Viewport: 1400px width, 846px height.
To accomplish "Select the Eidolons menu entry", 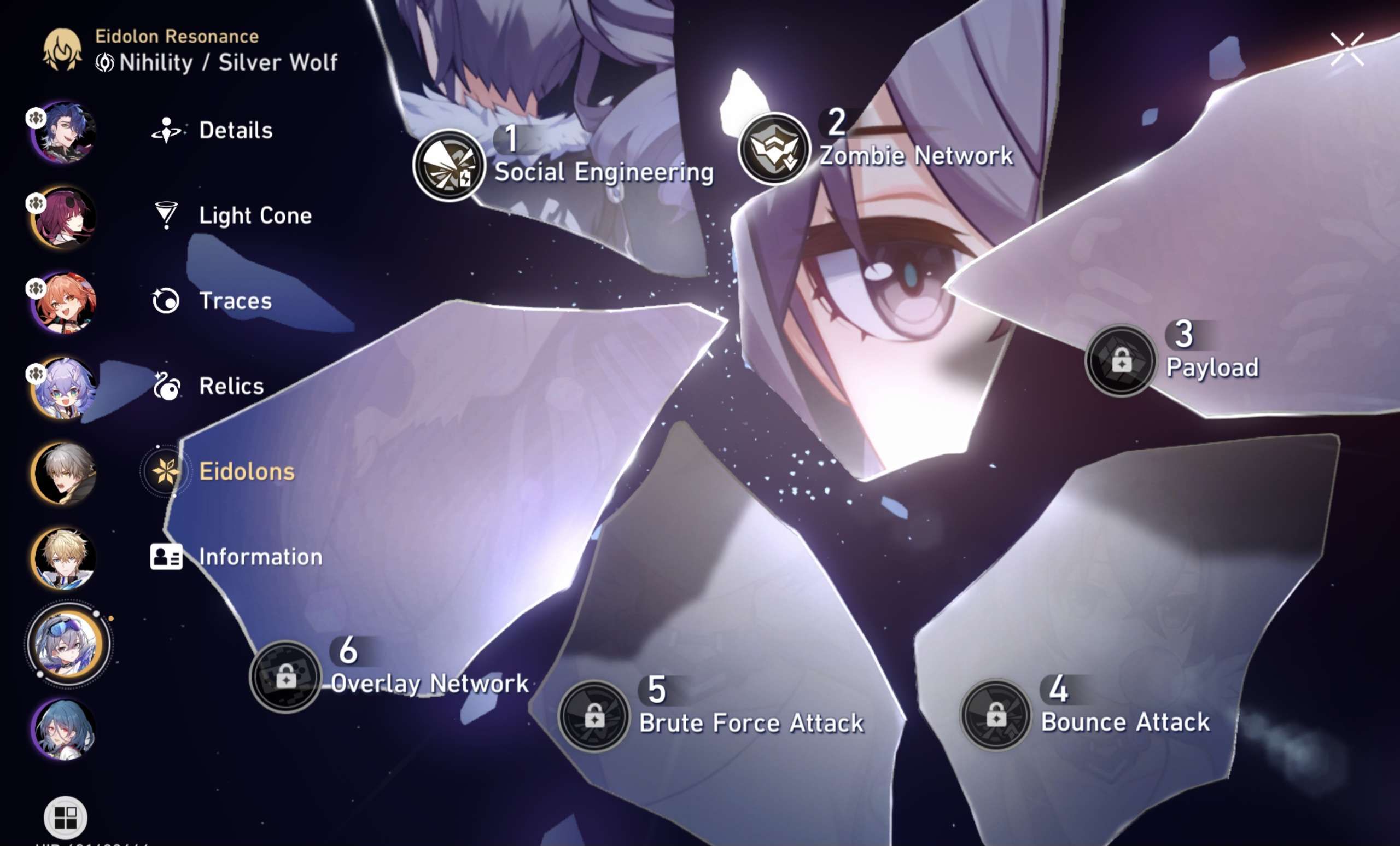I will tap(247, 471).
